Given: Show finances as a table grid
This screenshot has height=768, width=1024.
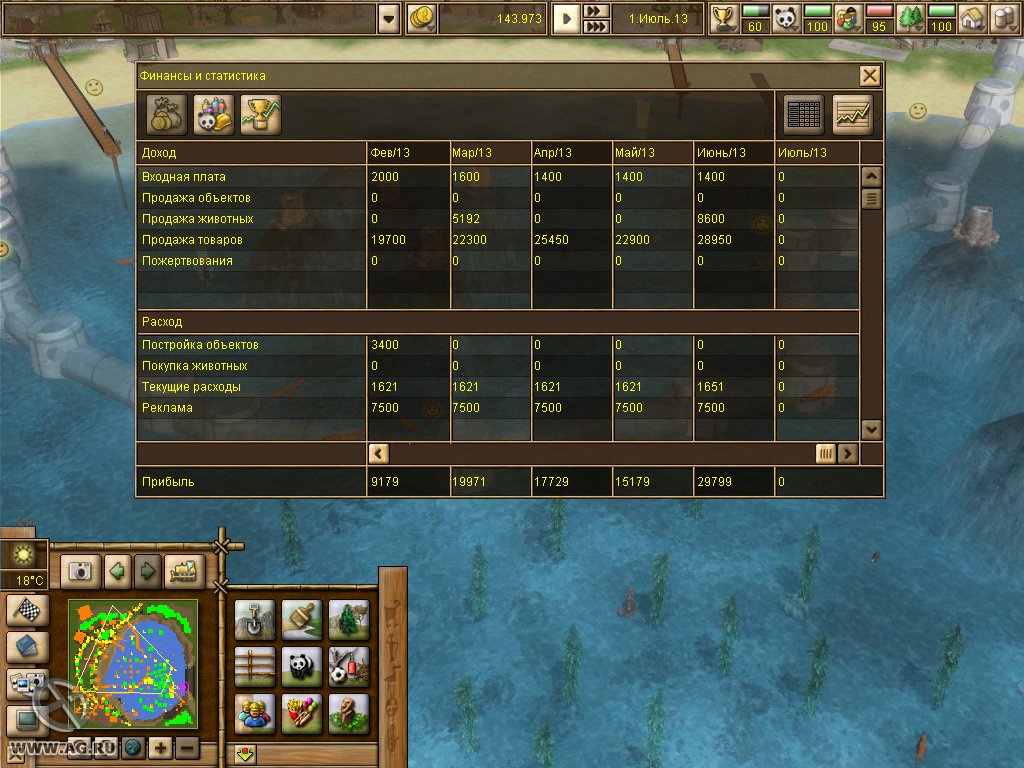Looking at the screenshot, I should [x=804, y=115].
